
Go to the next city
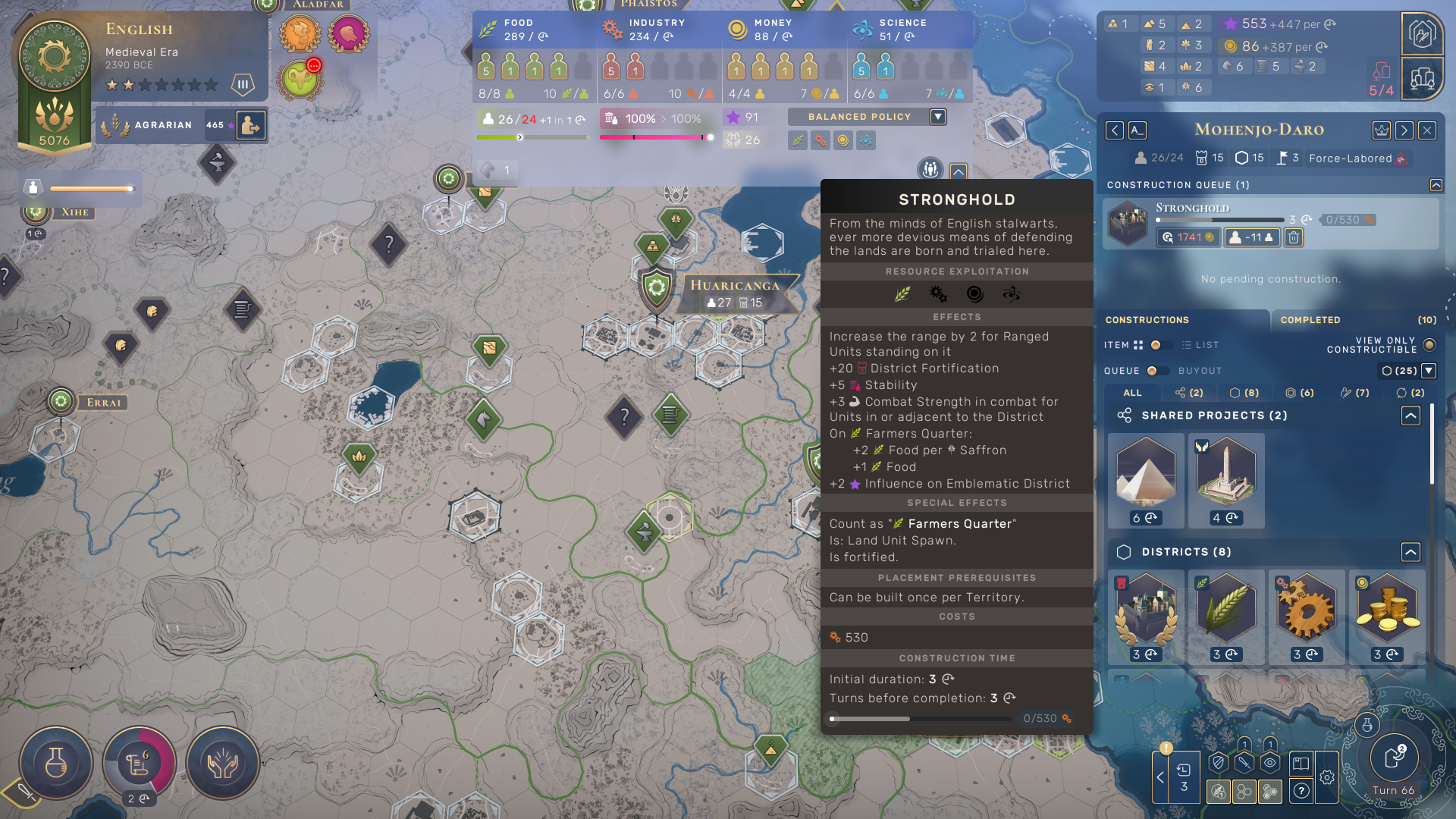(x=1404, y=130)
